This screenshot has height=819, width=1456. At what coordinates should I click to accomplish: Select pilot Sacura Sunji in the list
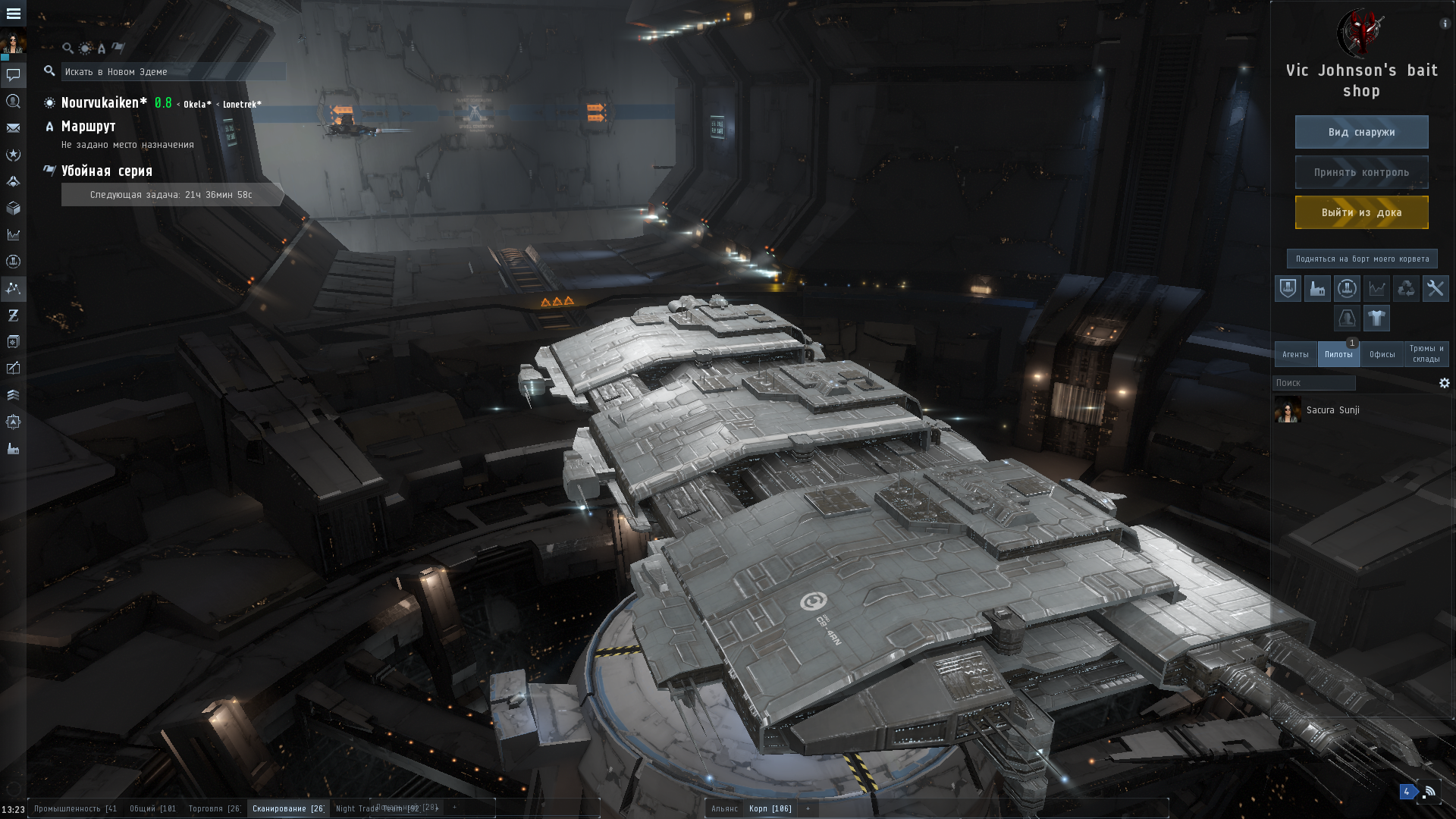(x=1332, y=410)
